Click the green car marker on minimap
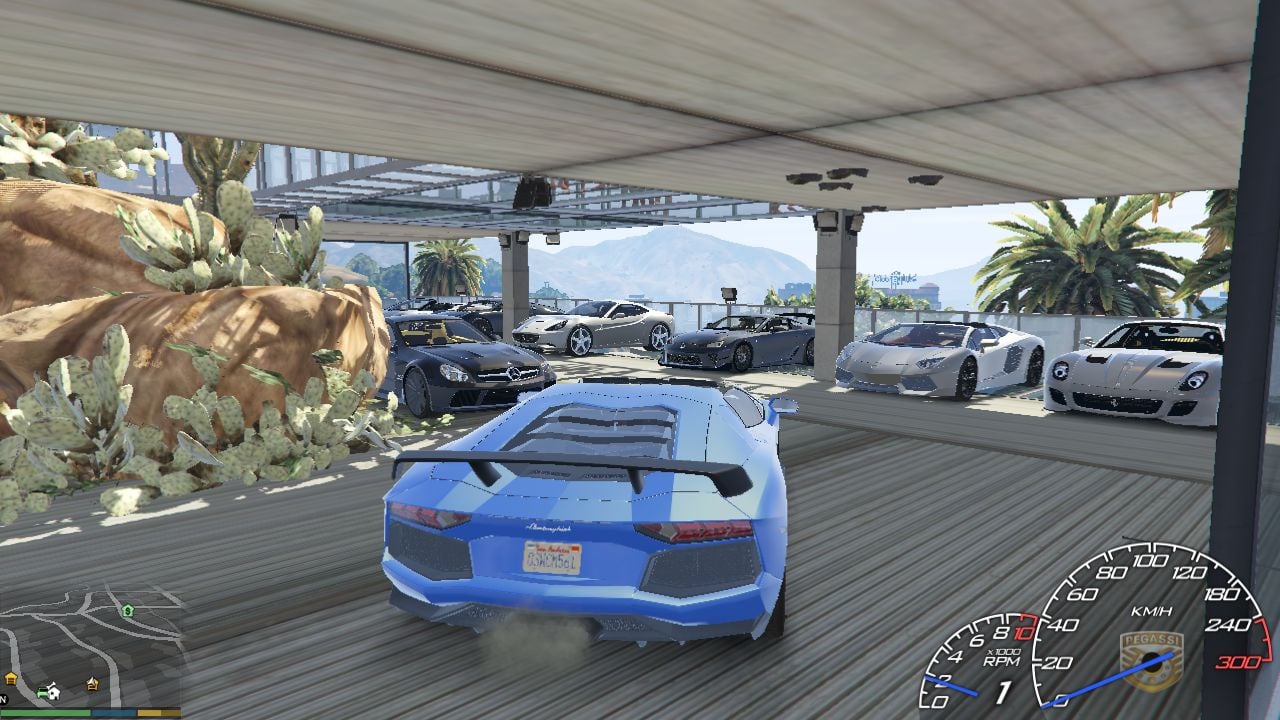Viewport: 1280px width, 720px height. [43, 690]
